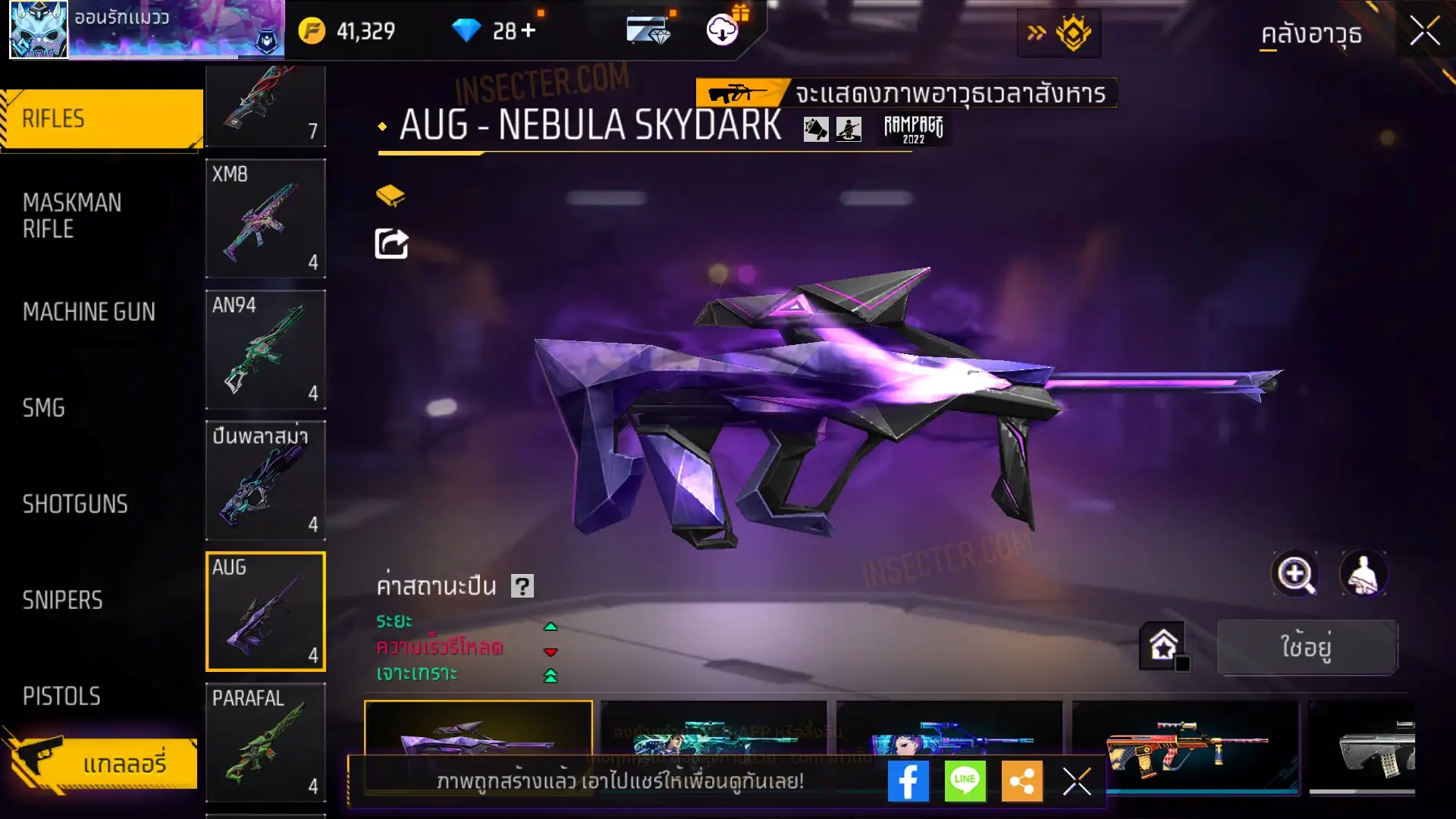
Task: Share the image via LINE
Action: [965, 781]
